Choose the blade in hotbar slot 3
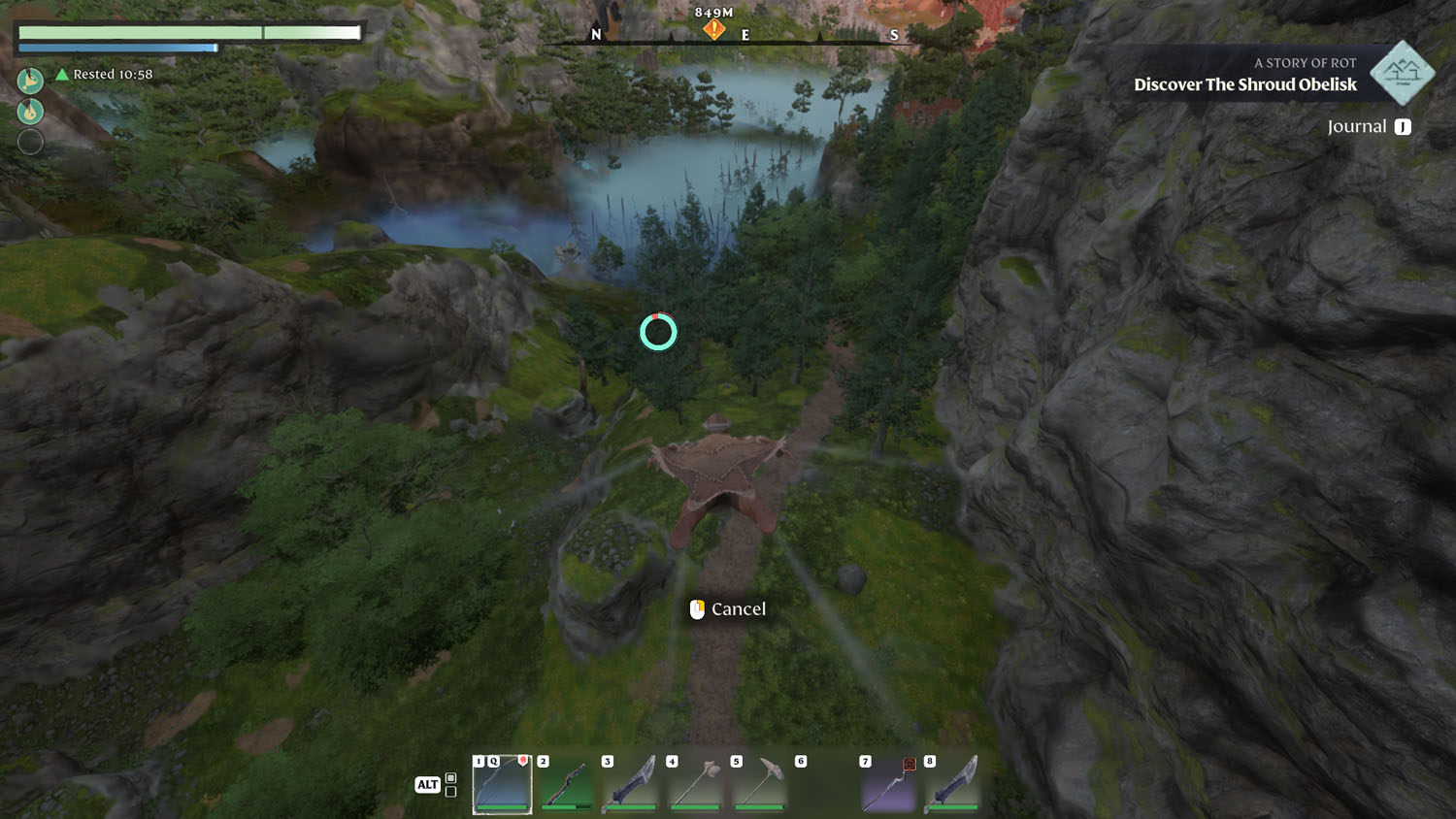Image resolution: width=1456 pixels, height=819 pixels. click(630, 784)
